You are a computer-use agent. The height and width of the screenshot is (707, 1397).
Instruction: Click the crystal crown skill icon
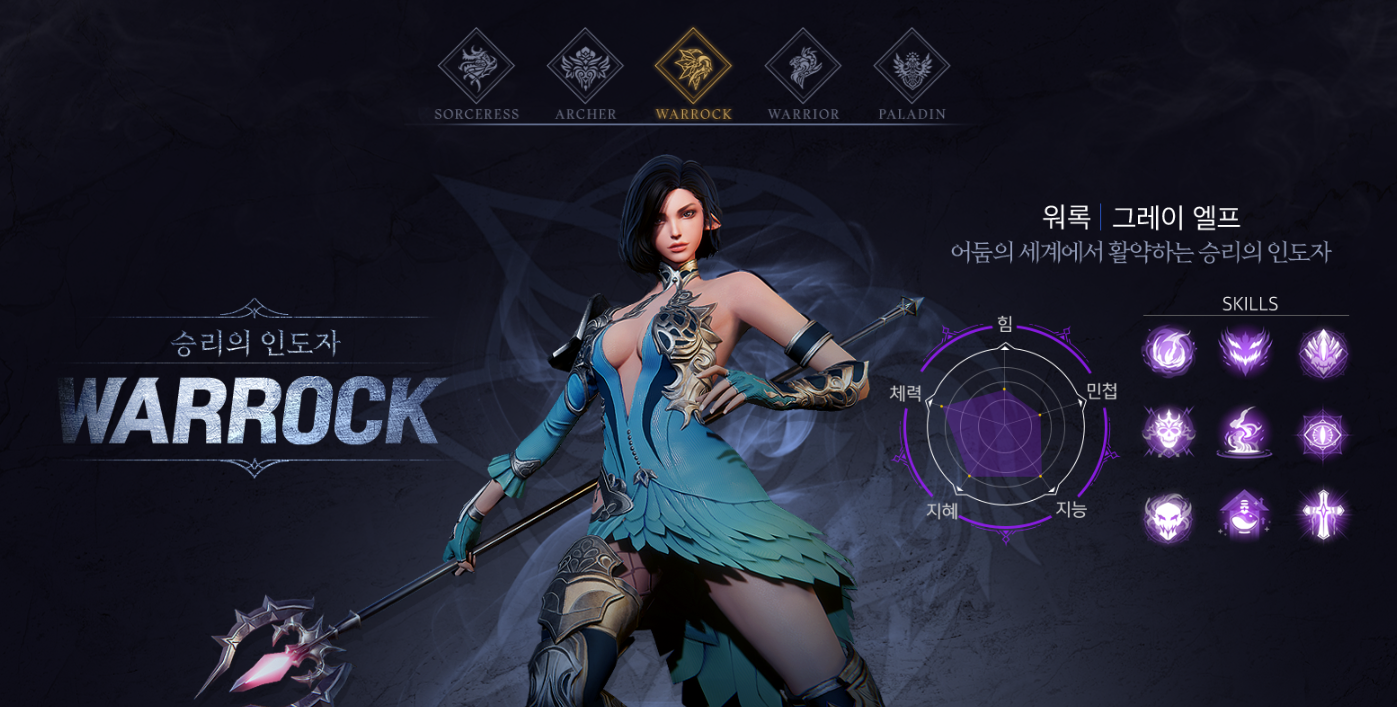coord(1323,352)
